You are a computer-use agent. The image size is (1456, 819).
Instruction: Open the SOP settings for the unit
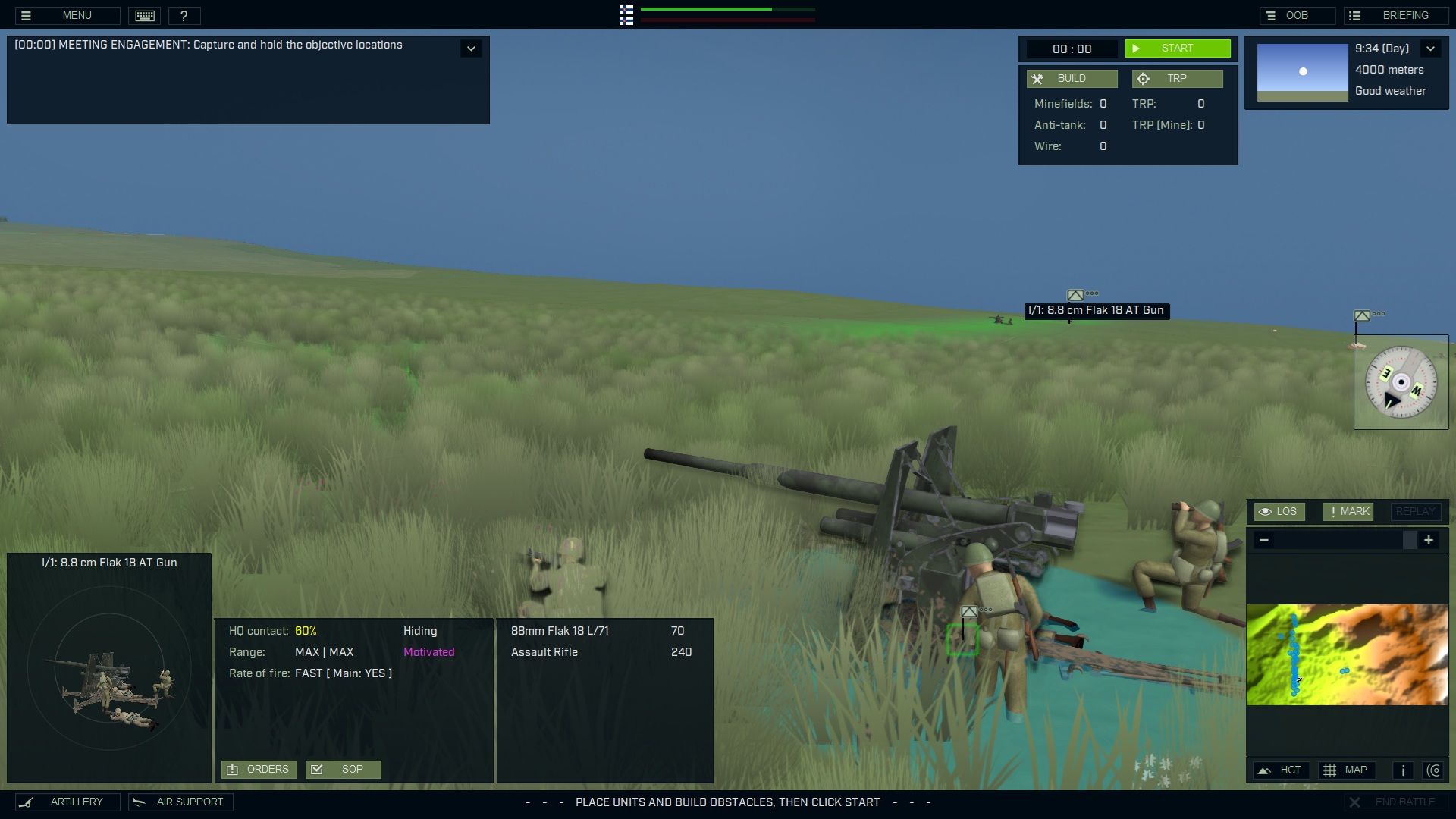click(x=343, y=769)
